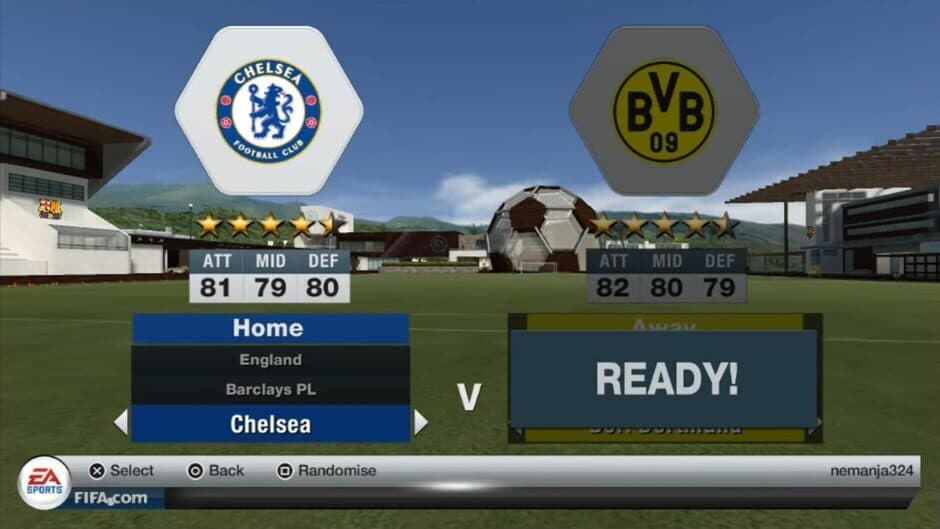Click the right arrow beside Chelsea
The image size is (940, 529).
420,423
